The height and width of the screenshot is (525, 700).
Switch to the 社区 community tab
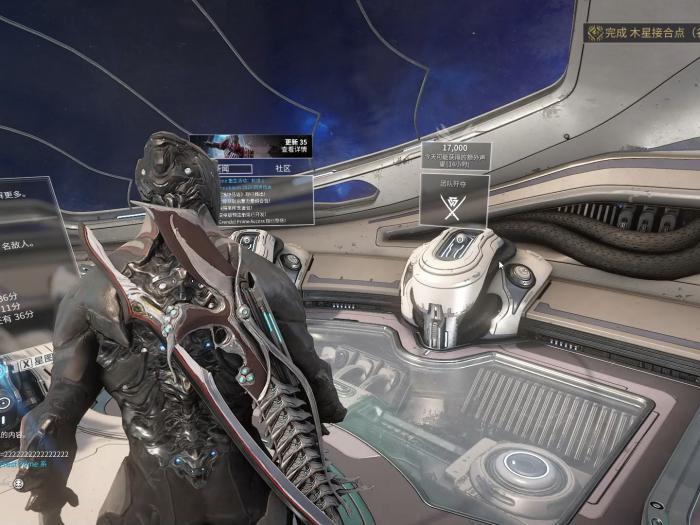coord(282,169)
